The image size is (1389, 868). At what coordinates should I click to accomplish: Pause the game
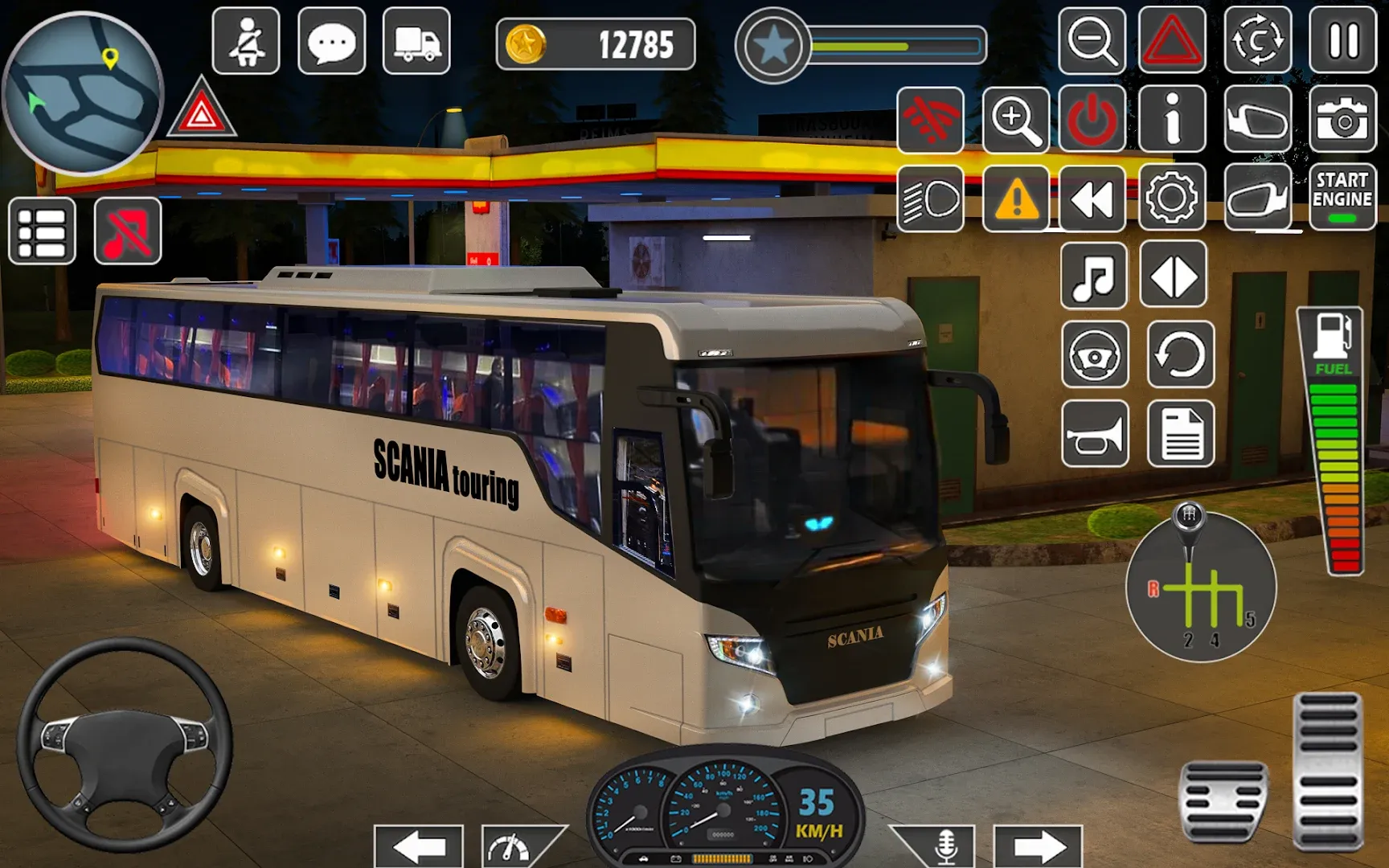point(1342,40)
